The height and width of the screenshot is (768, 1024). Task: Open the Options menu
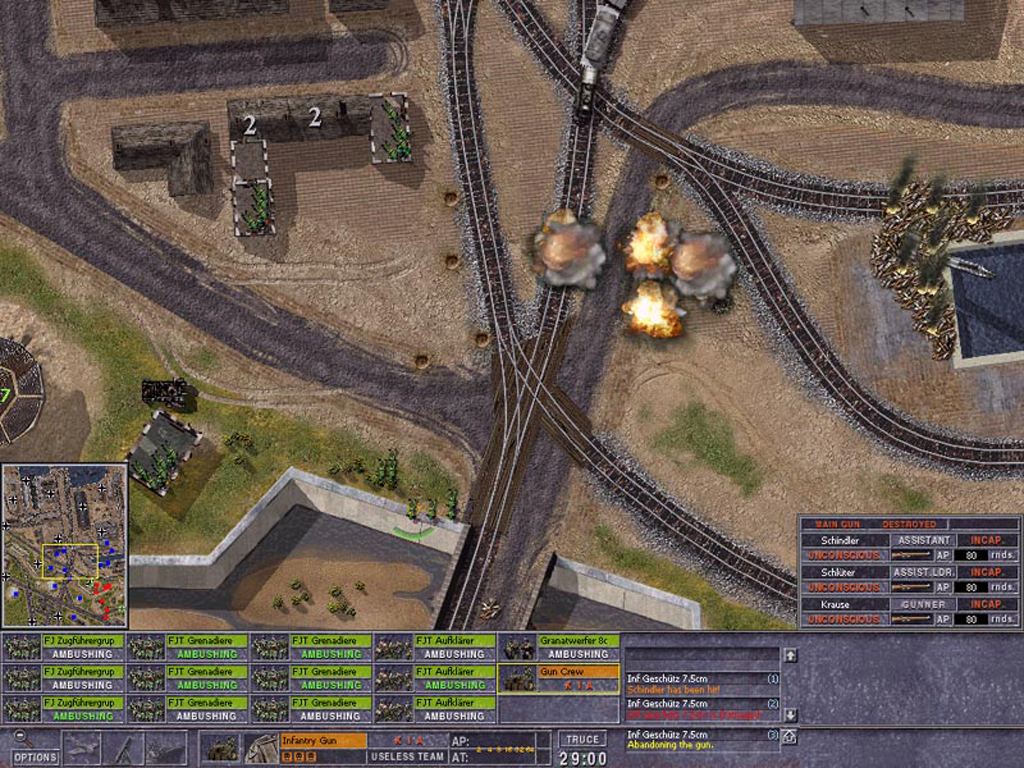[35, 757]
